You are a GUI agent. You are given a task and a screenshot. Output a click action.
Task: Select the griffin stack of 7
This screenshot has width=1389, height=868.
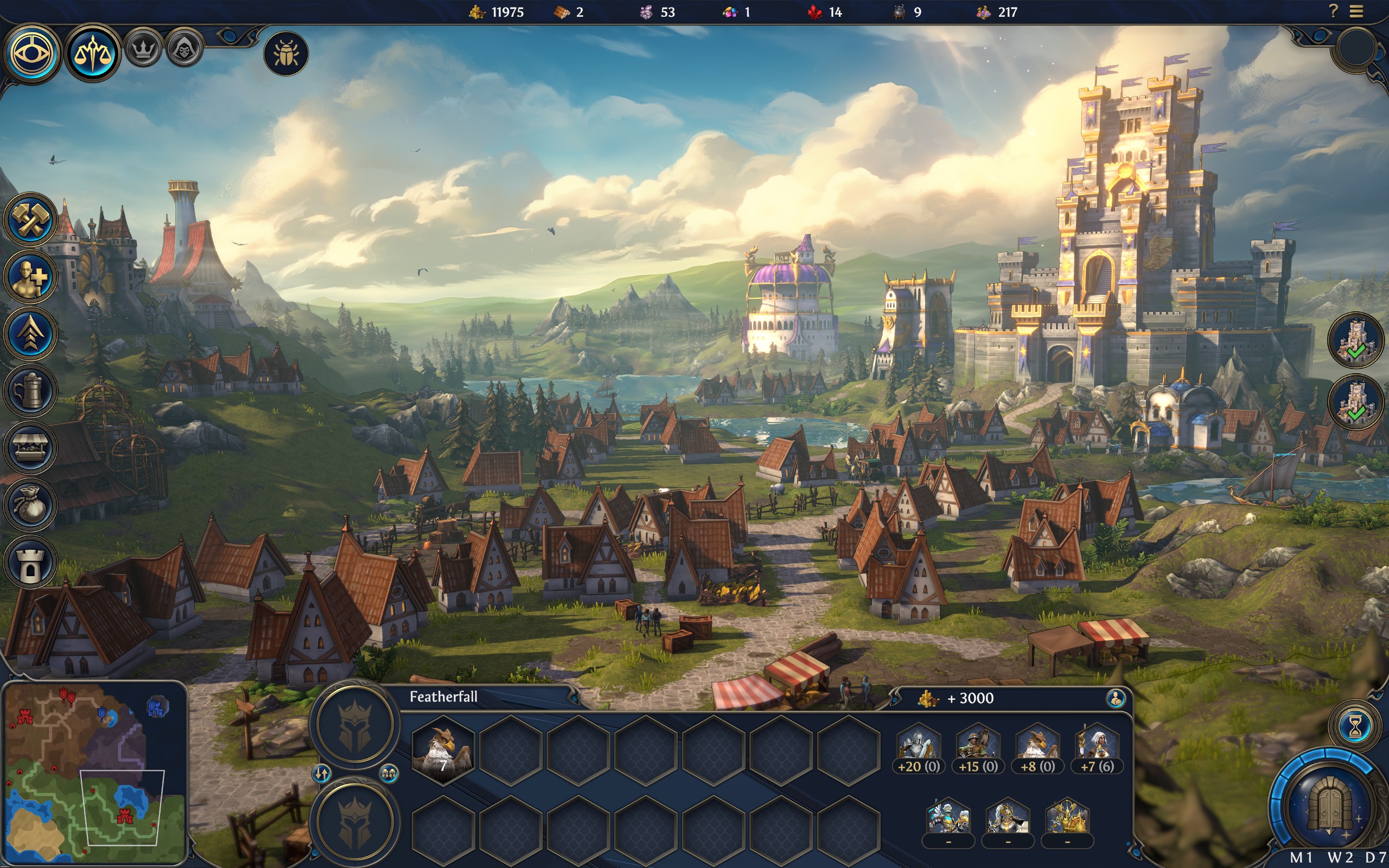(443, 750)
